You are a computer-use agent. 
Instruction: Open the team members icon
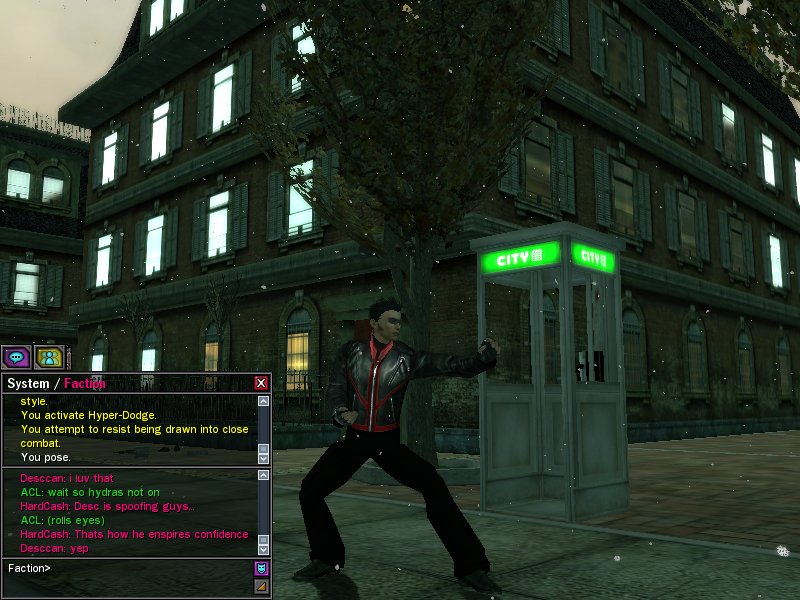48,357
